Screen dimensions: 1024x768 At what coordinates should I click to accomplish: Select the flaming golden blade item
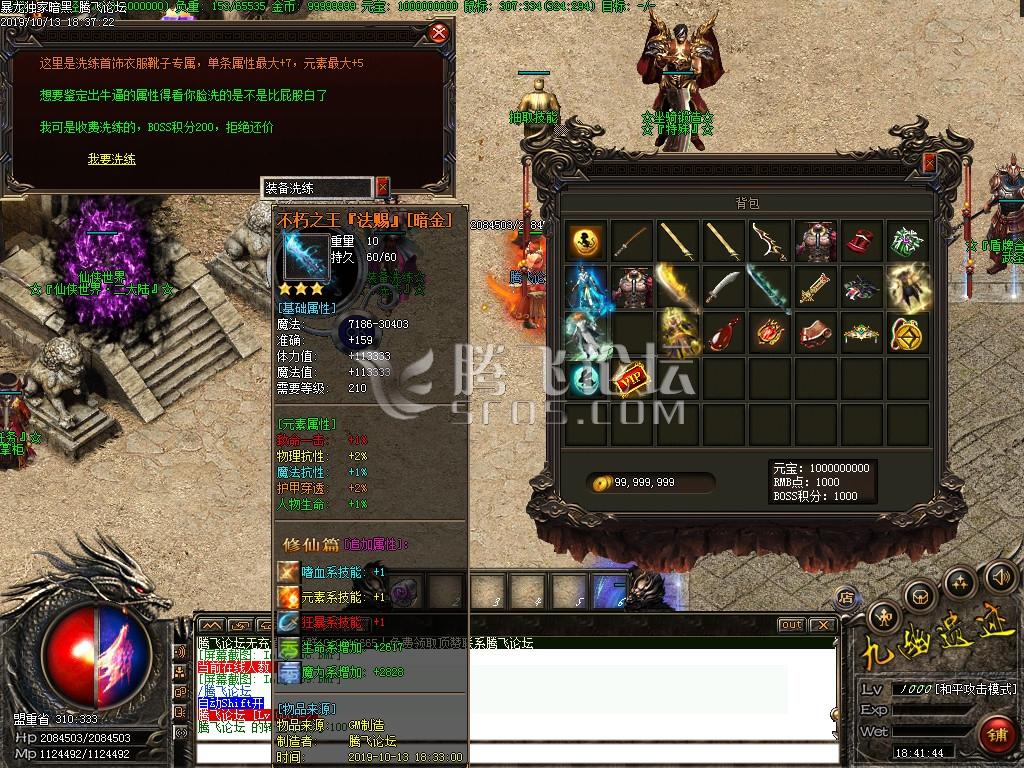point(679,287)
